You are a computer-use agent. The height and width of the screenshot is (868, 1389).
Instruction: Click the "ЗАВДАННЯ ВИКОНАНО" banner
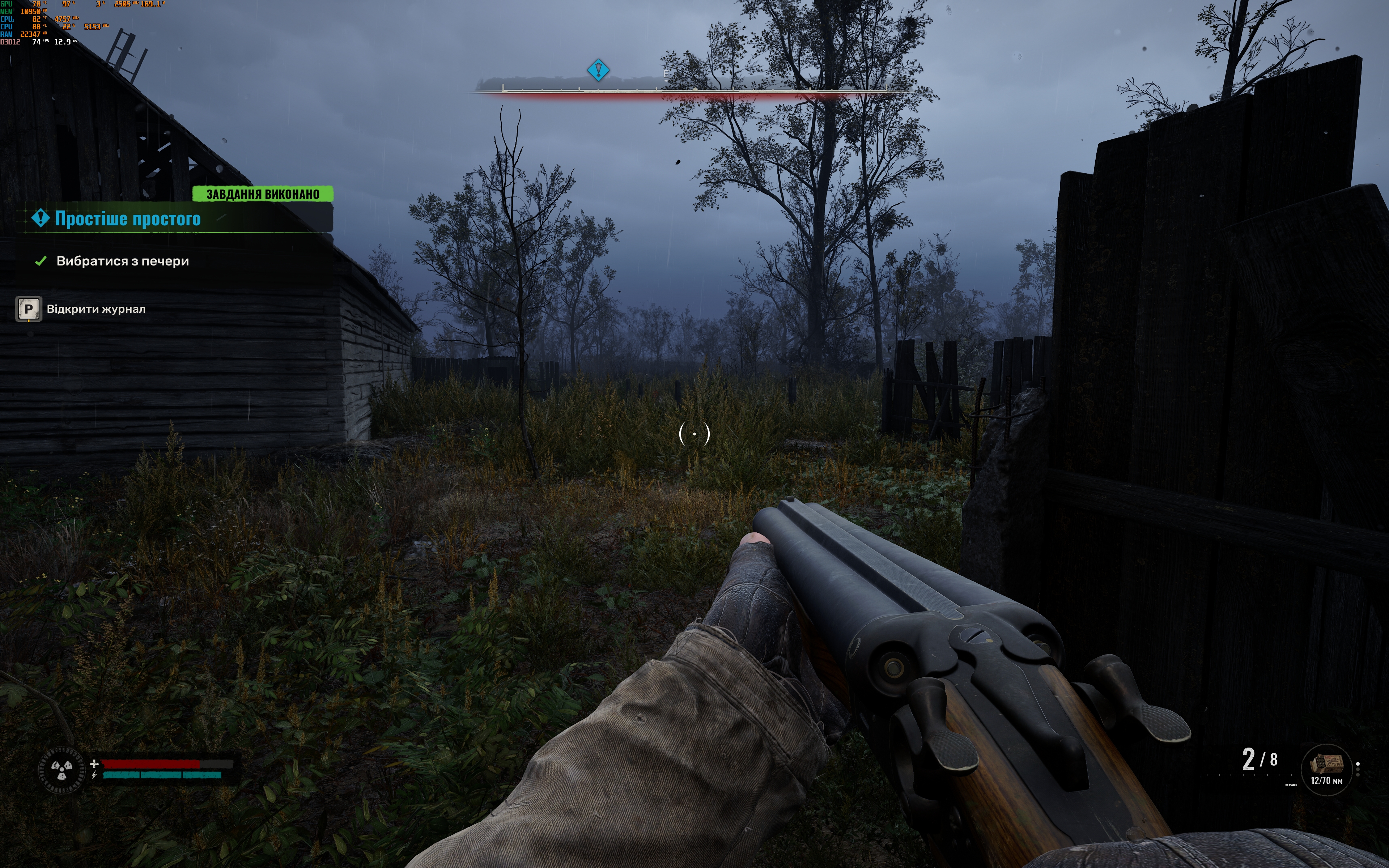click(x=262, y=194)
